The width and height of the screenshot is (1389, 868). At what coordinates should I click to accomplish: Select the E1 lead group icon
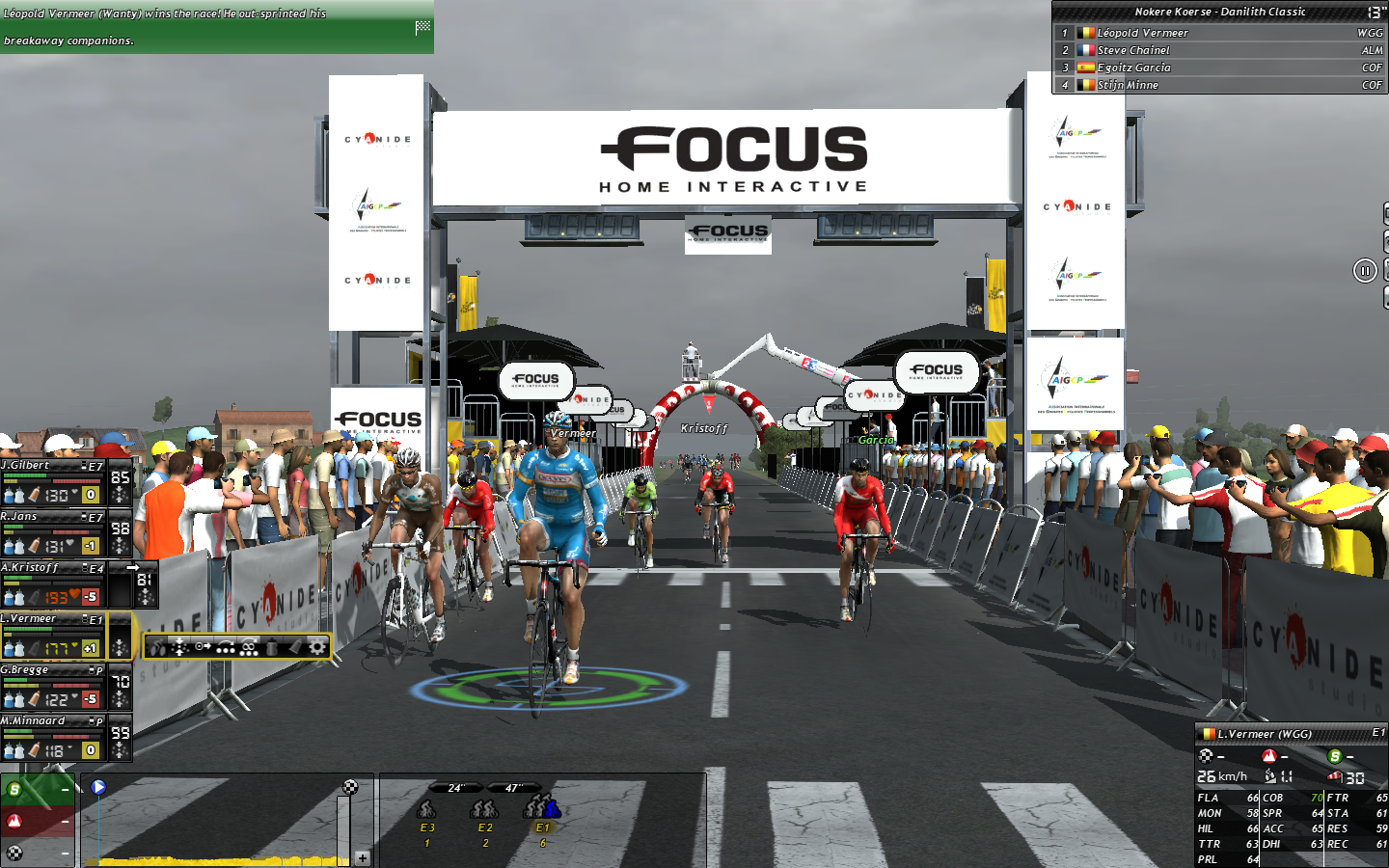542,810
